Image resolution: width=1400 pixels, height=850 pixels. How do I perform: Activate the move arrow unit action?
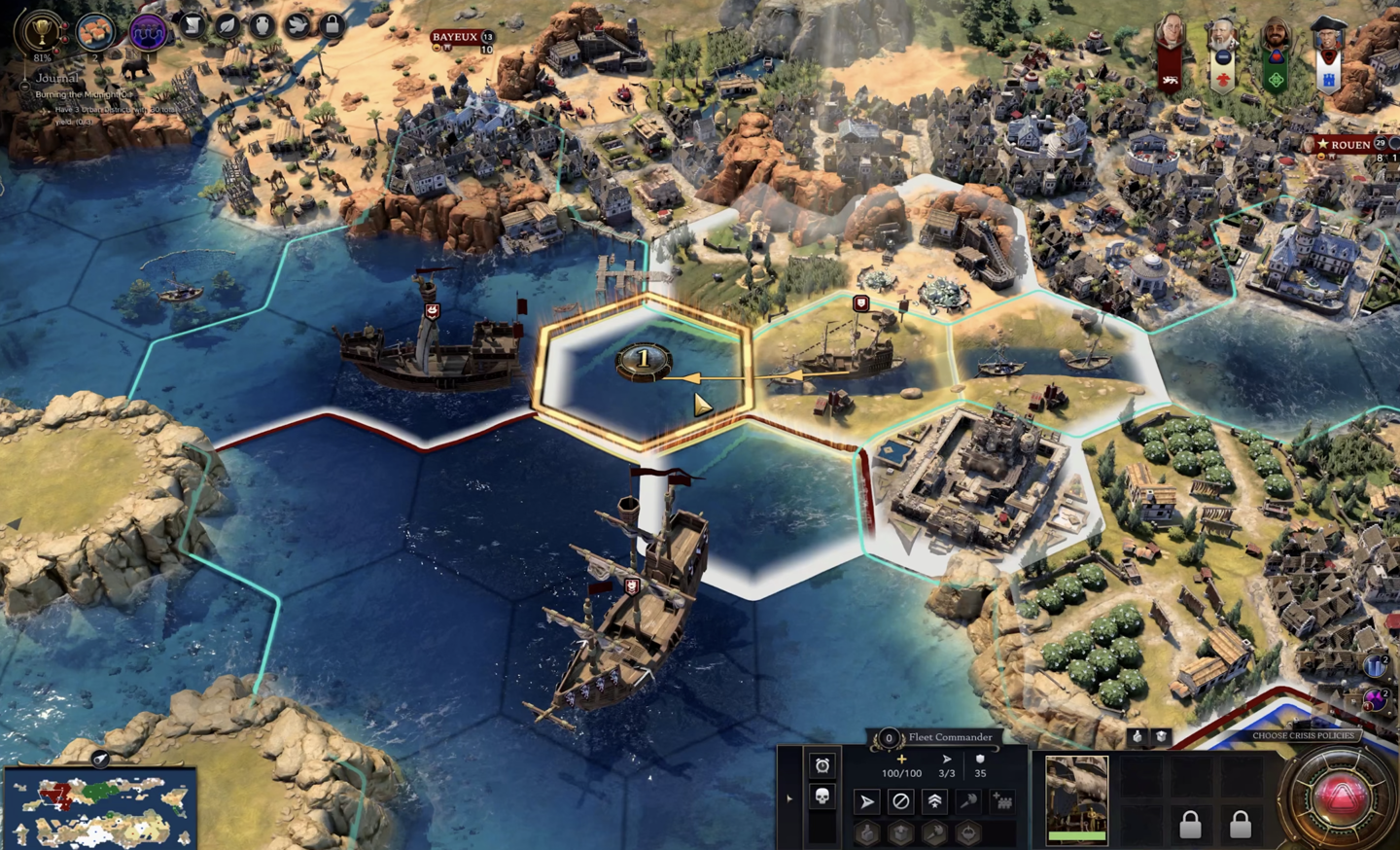point(866,801)
